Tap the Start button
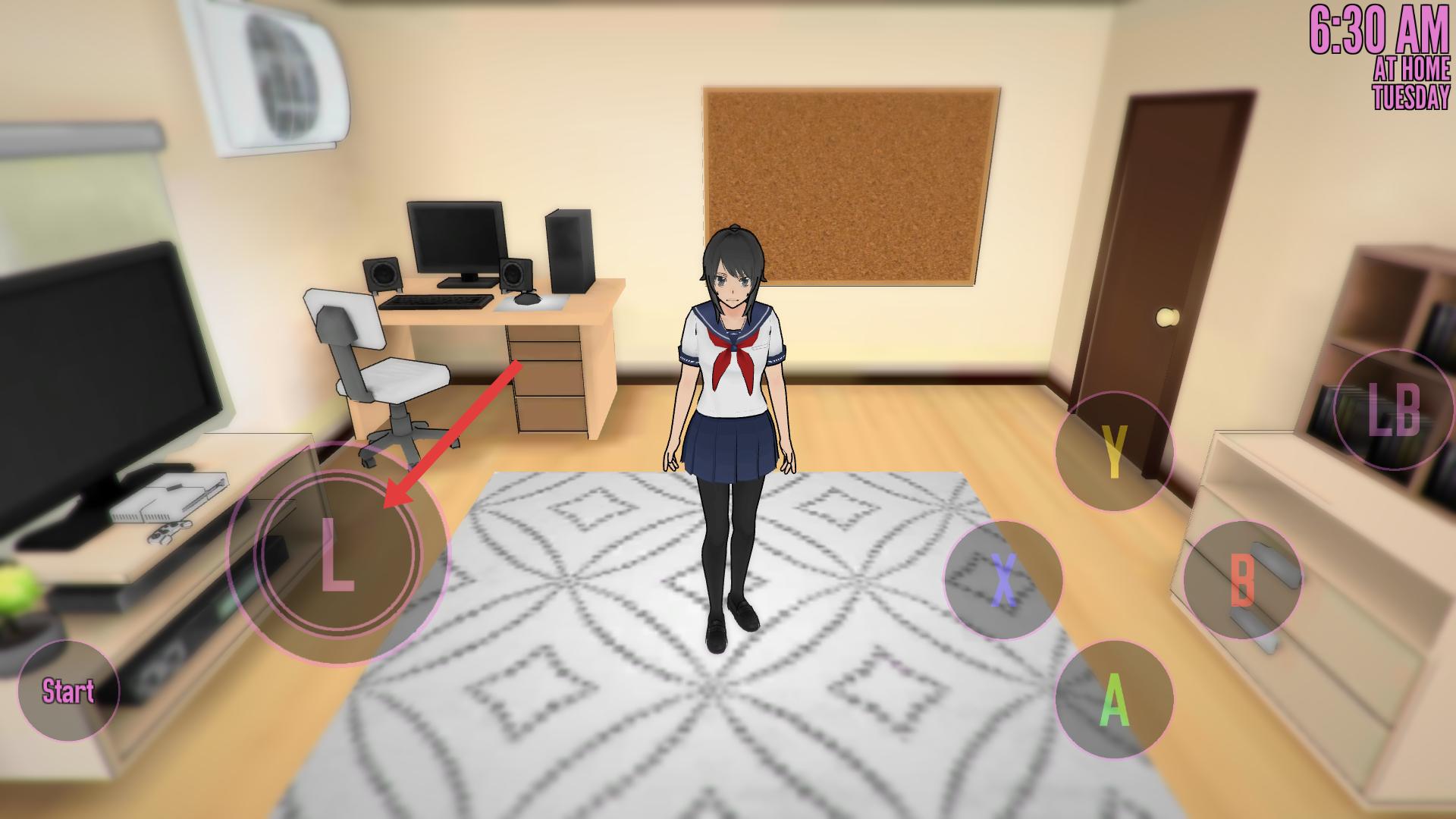This screenshot has width=1456, height=819. click(68, 691)
